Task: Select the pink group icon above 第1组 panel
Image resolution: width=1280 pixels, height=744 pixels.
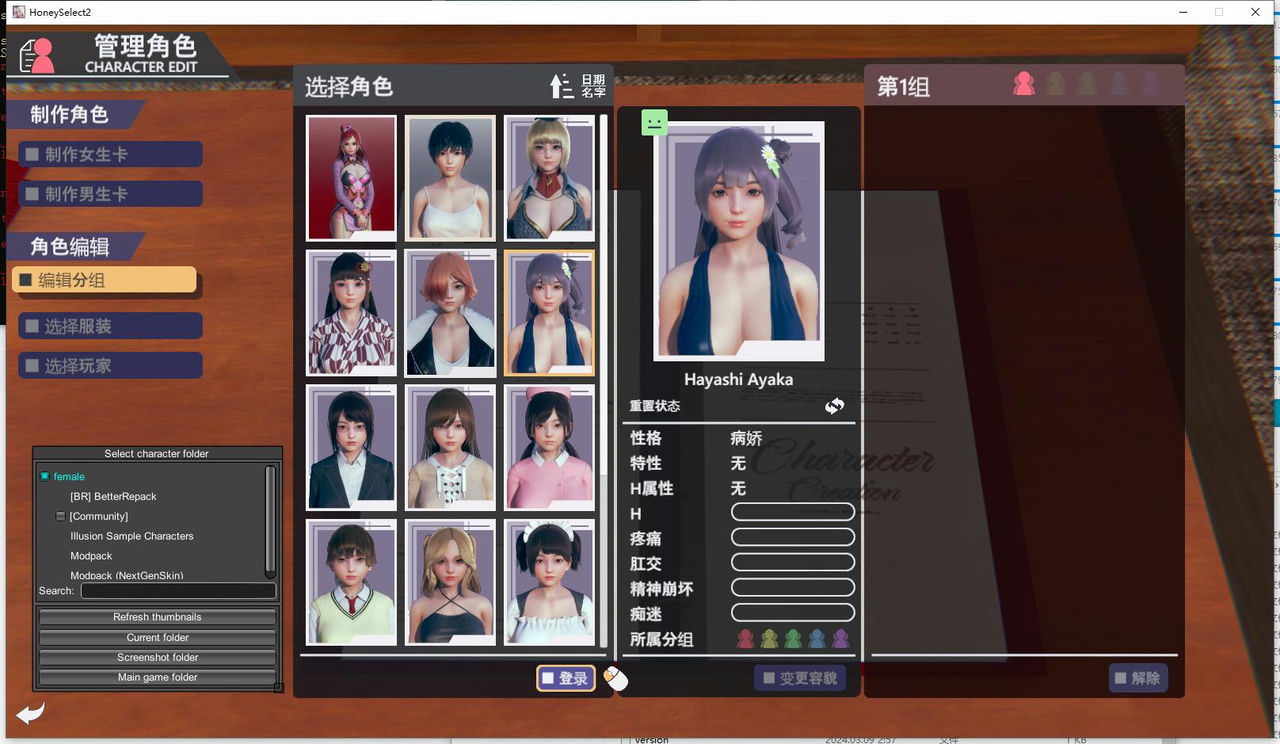Action: coord(1024,83)
